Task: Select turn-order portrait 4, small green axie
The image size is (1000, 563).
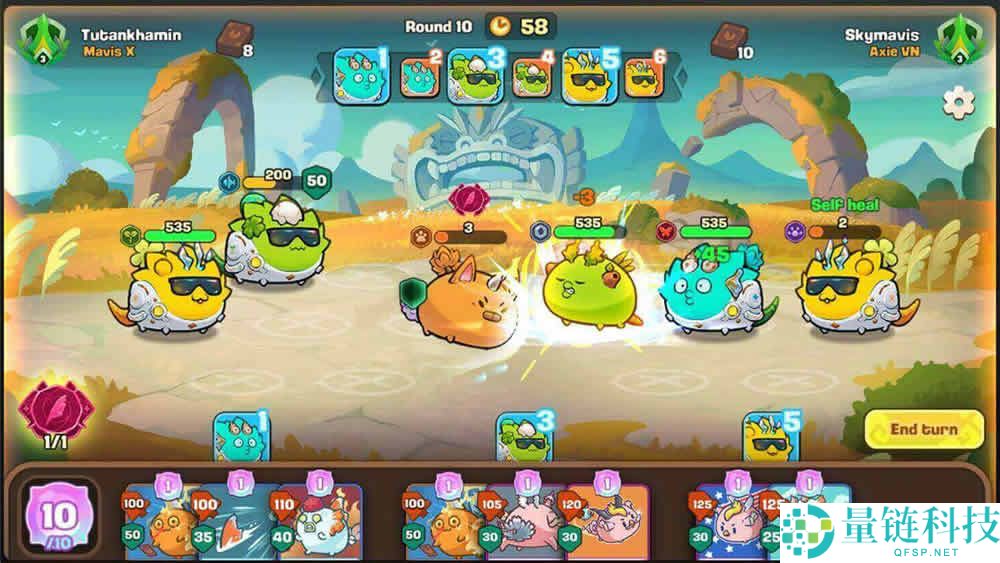Action: [532, 78]
